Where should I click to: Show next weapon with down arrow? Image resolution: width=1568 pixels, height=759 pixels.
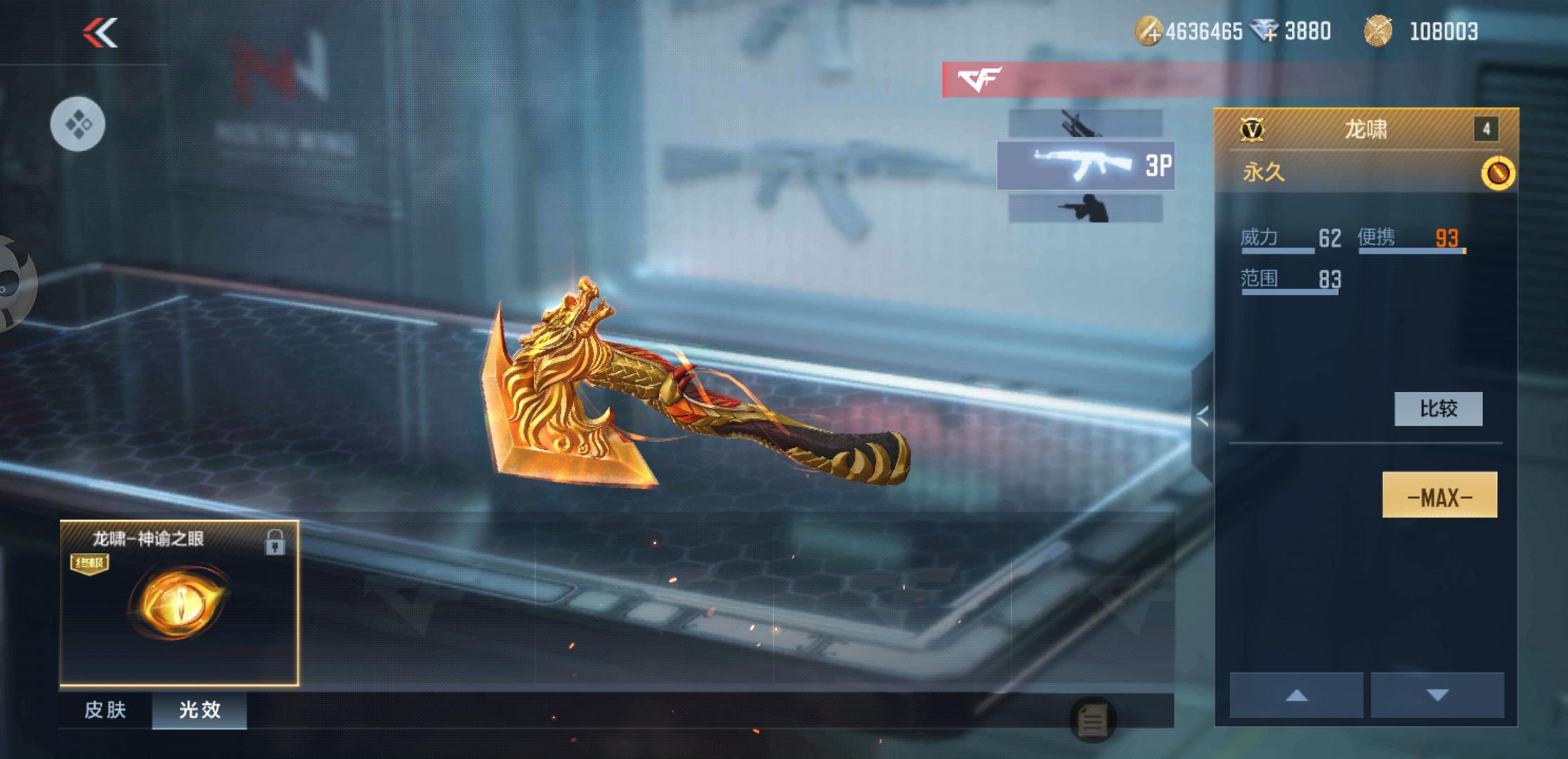1437,695
